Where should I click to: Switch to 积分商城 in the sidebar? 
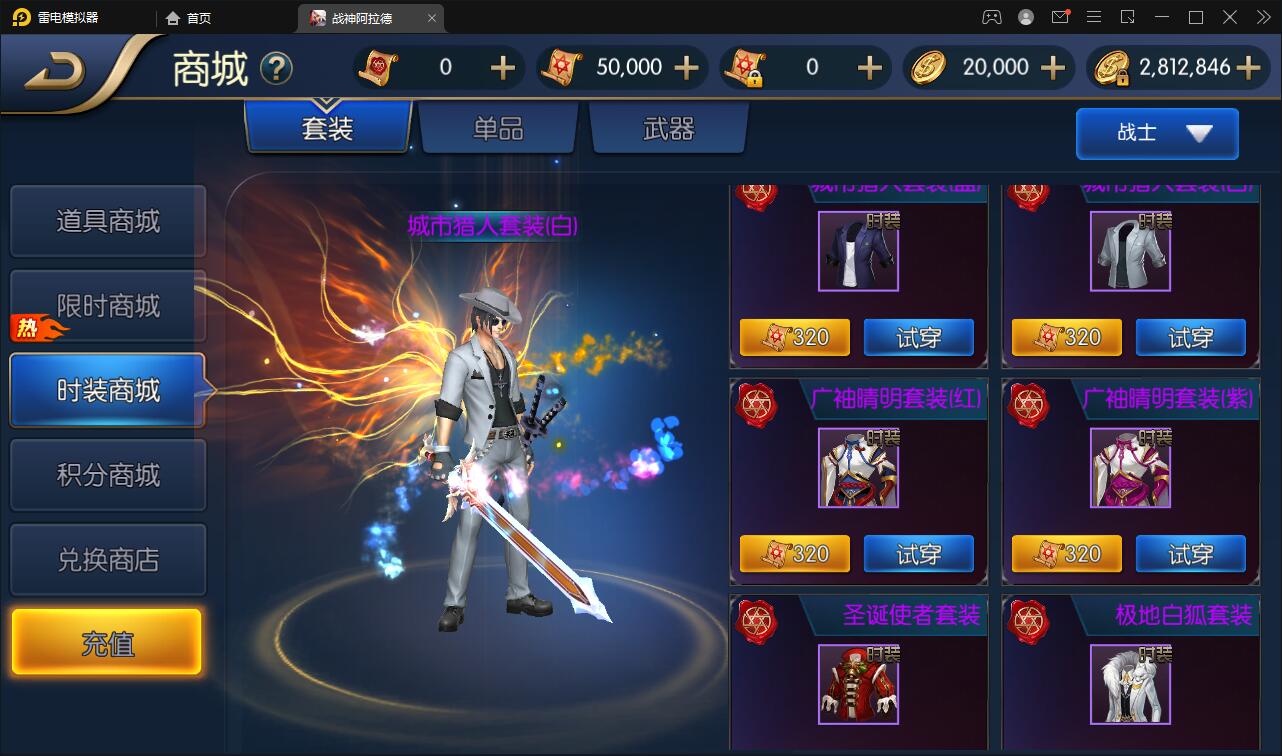click(x=107, y=474)
